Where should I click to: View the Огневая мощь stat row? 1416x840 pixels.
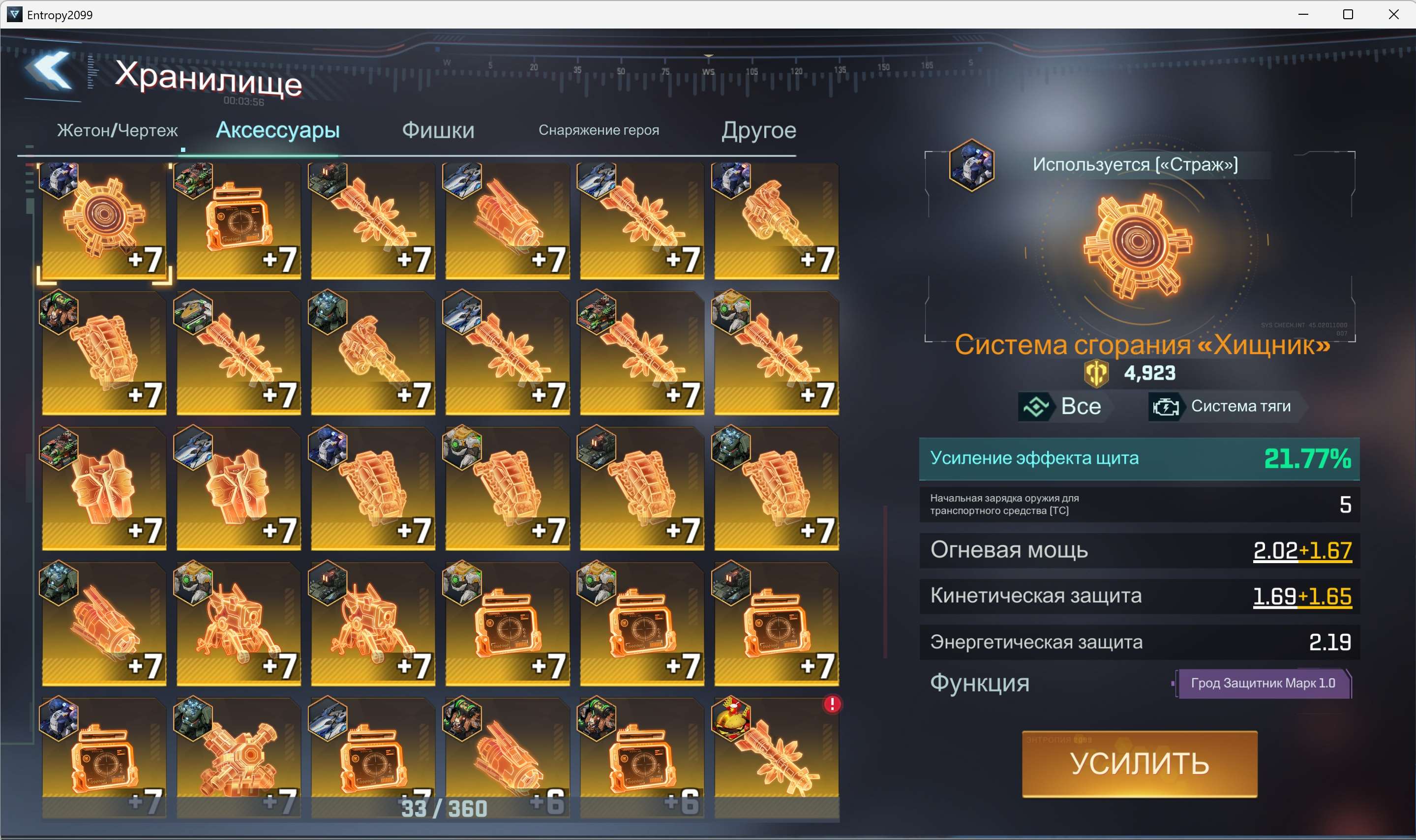click(x=1139, y=550)
